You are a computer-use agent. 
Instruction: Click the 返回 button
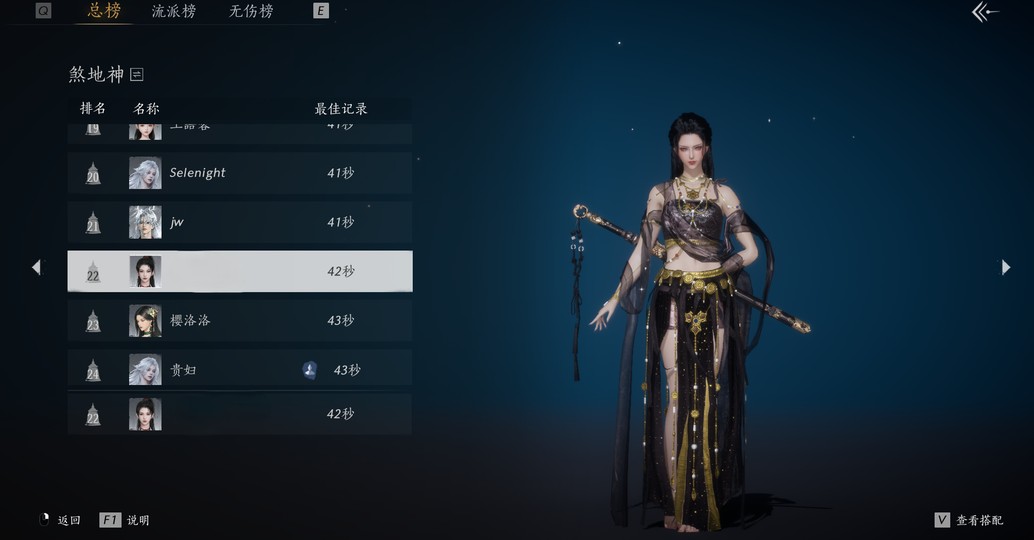pos(60,520)
